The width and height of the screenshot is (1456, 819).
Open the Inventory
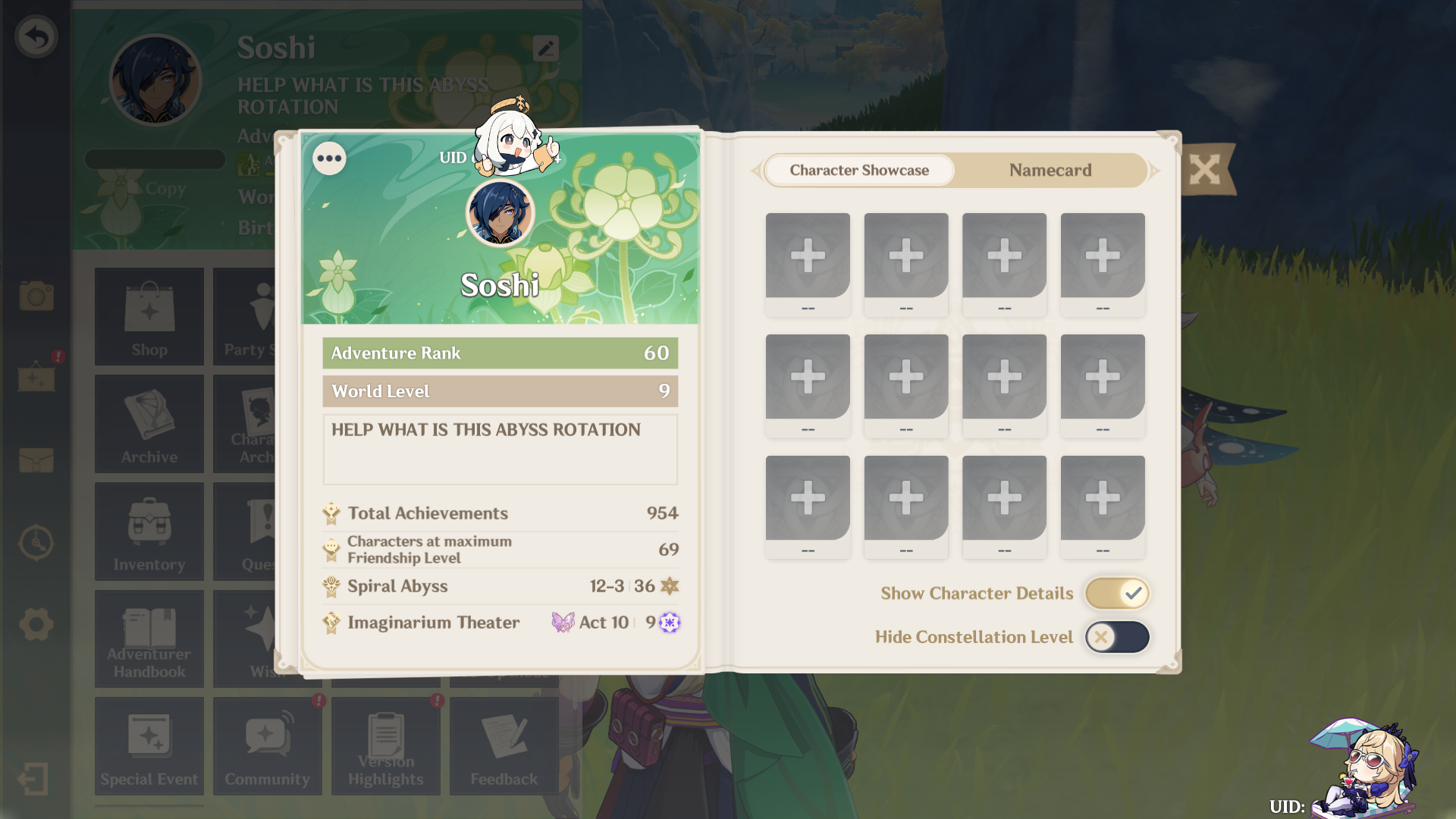(149, 531)
